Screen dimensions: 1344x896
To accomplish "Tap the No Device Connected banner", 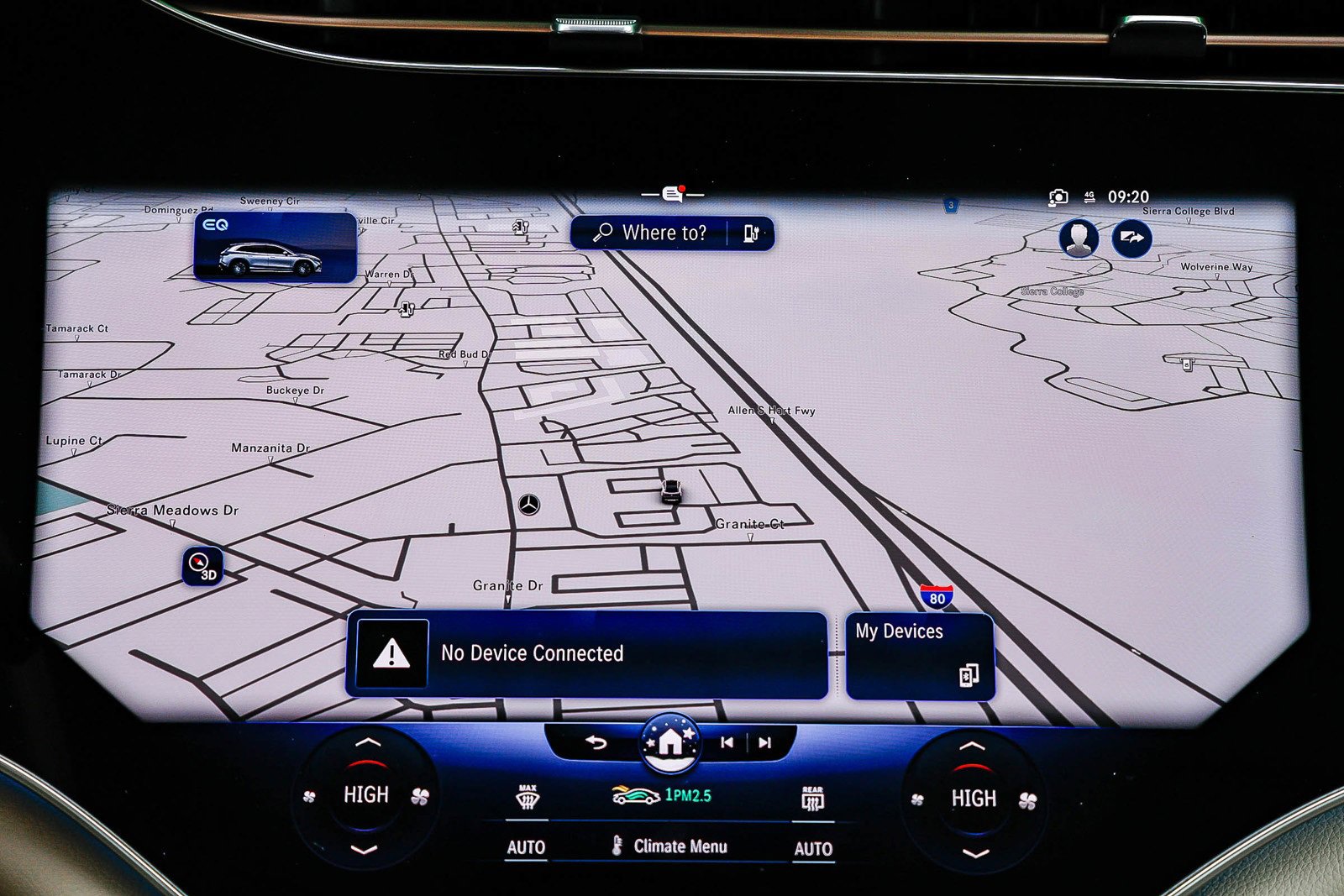I will tap(586, 654).
